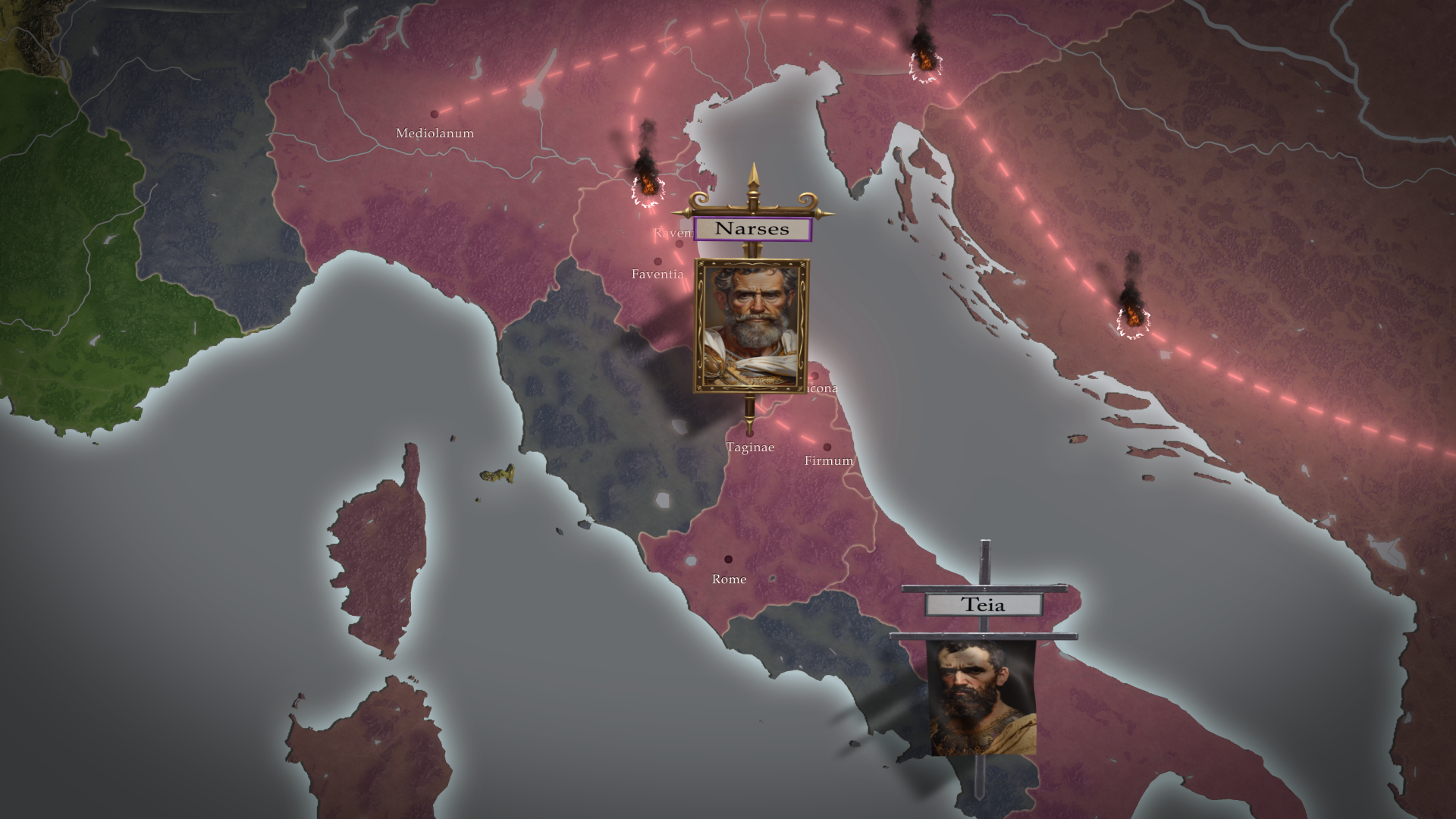The image size is (1456, 819).
Task: Select the Narses commander portrait
Action: coord(751,326)
